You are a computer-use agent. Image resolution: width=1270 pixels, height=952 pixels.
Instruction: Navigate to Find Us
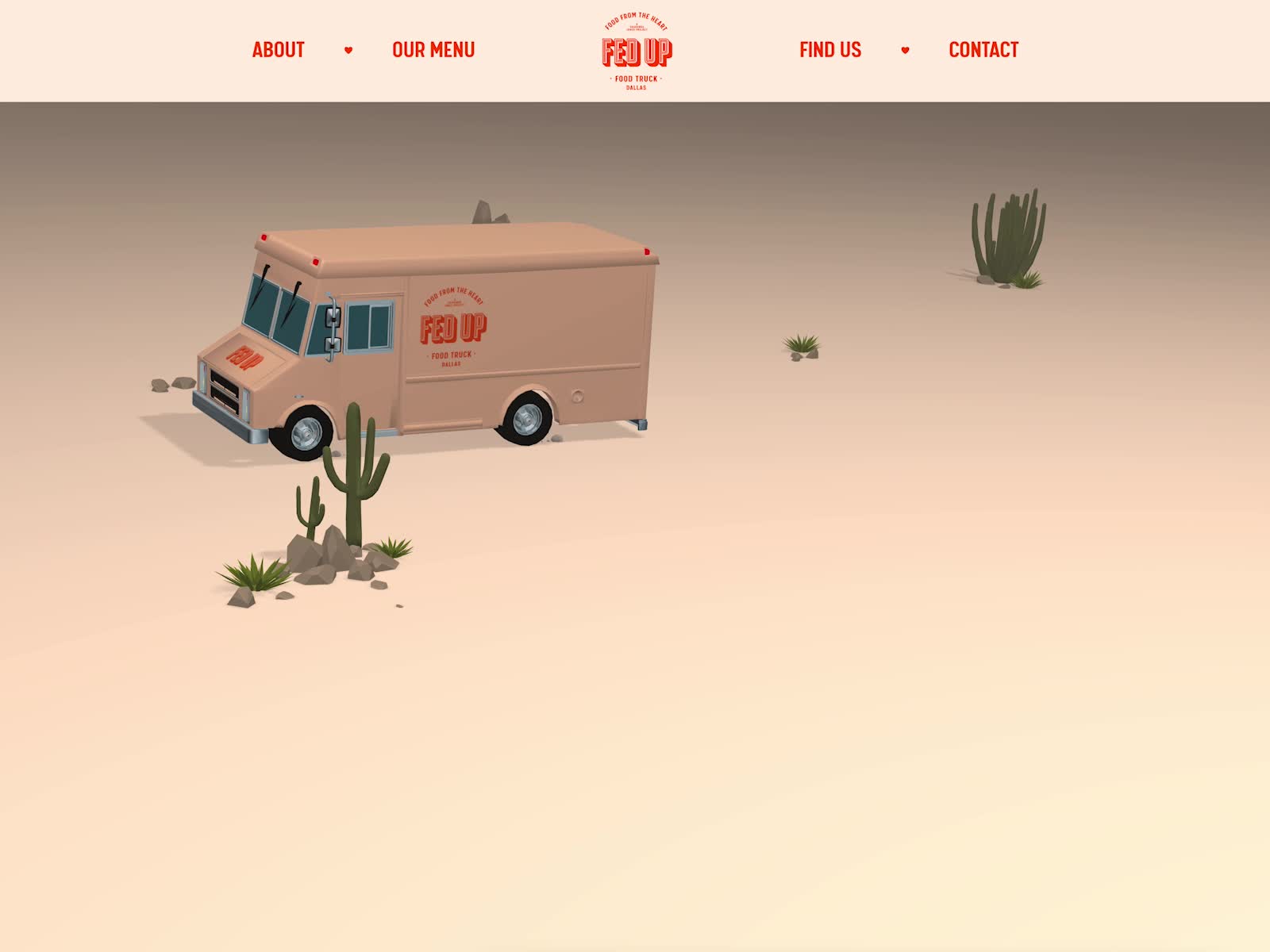829,49
